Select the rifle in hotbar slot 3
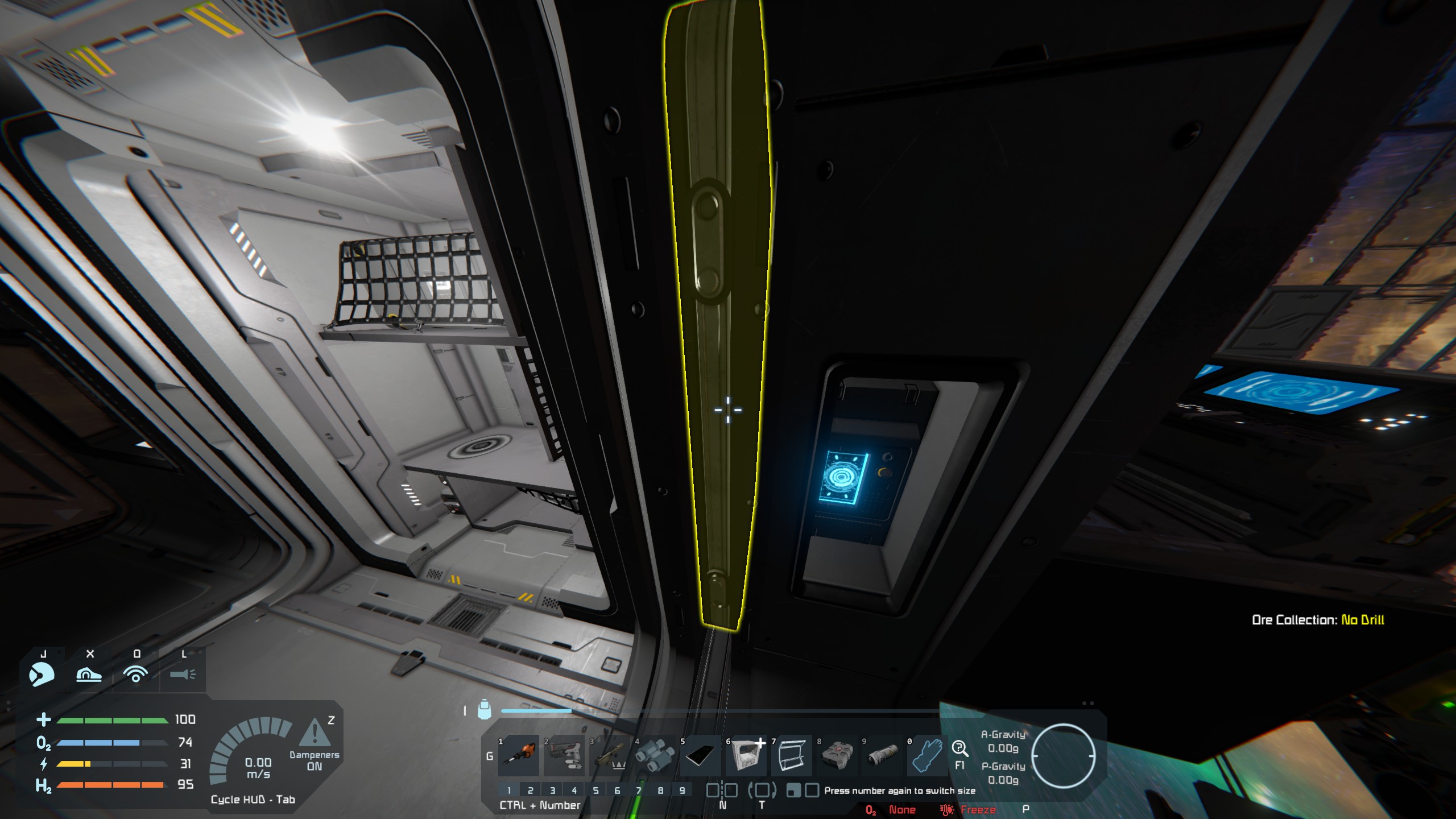Viewport: 1456px width, 819px height. click(610, 756)
